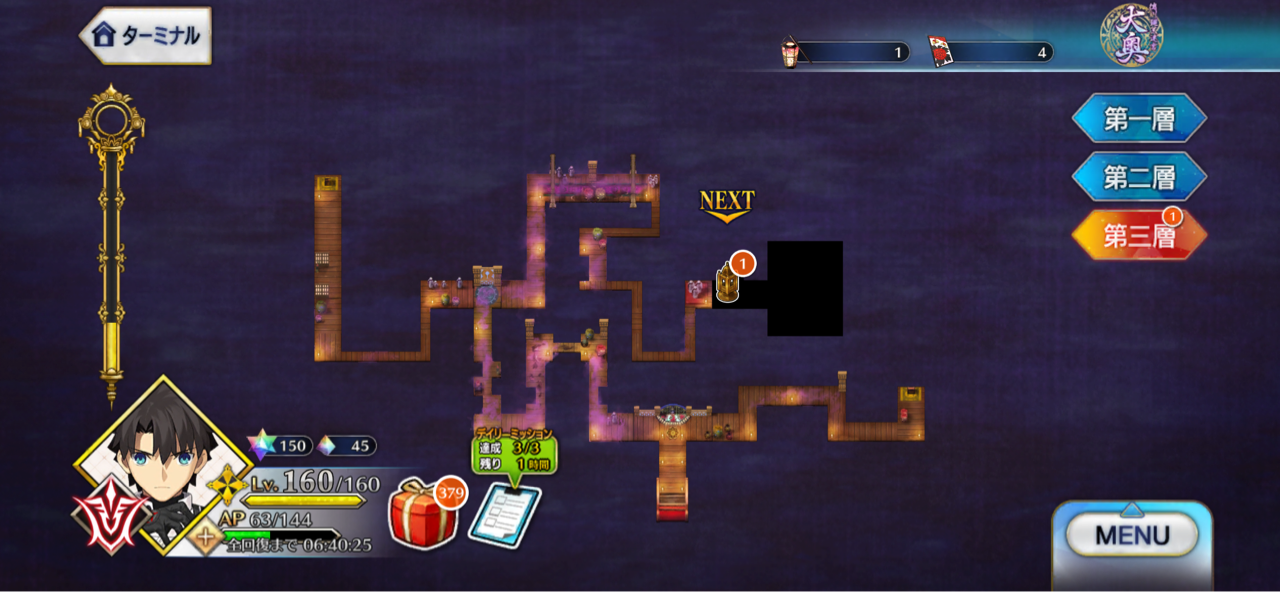Open the 大奥 event emblem
The image size is (1280, 592).
tap(1130, 36)
